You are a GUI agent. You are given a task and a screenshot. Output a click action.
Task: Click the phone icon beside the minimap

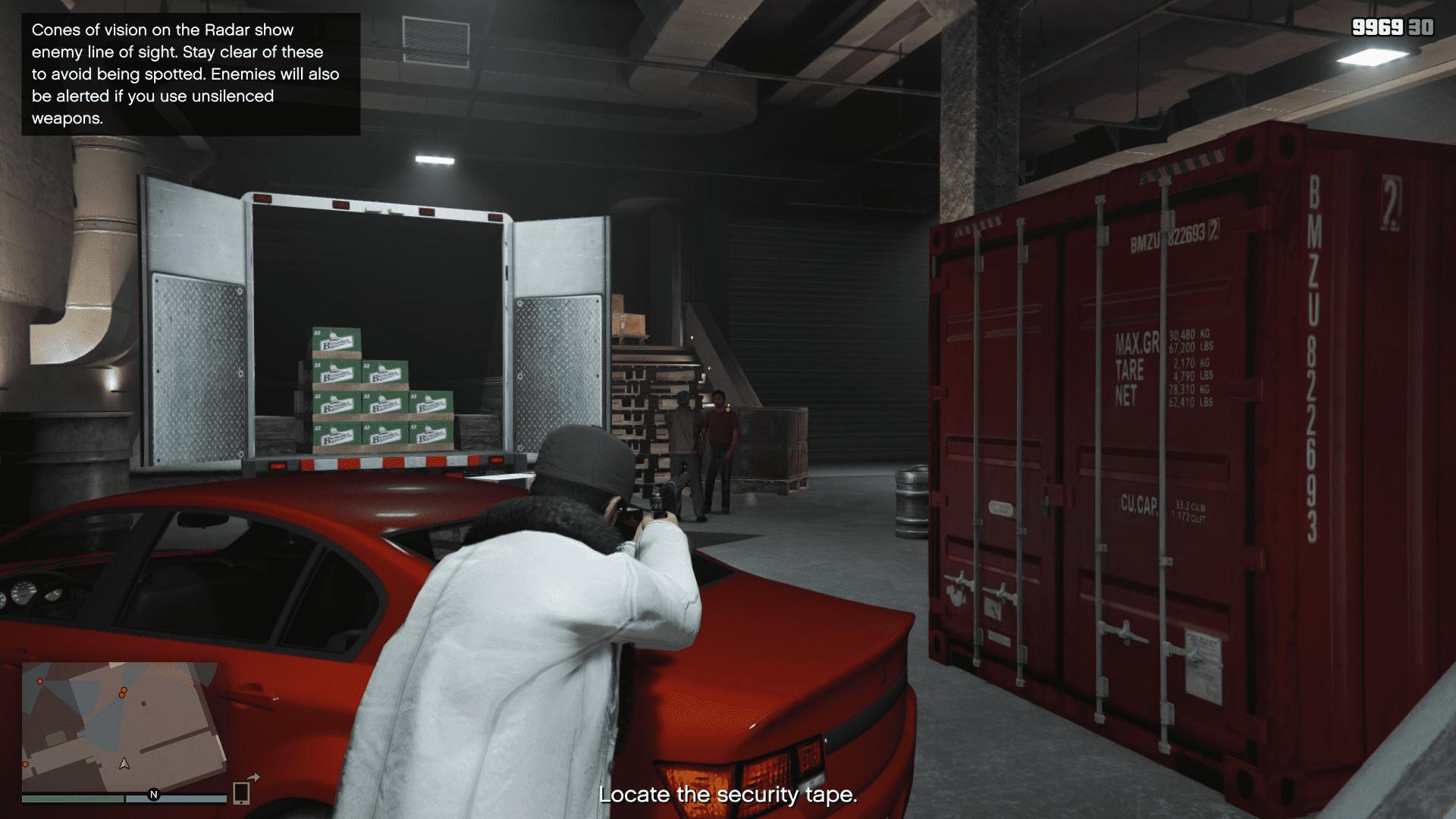(240, 793)
